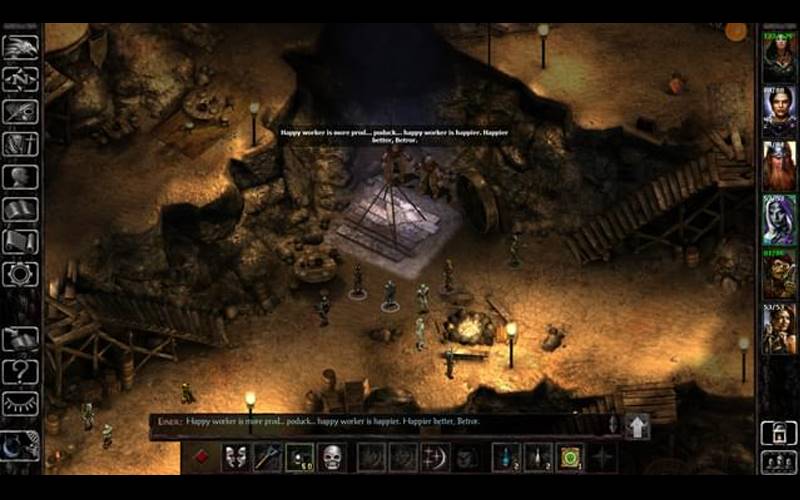Open the journal with the quill icon

[20, 112]
